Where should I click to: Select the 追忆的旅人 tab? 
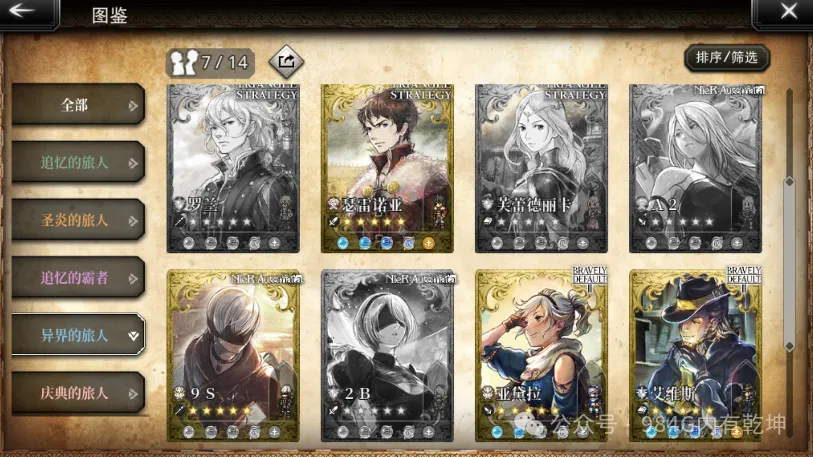[x=77, y=162]
